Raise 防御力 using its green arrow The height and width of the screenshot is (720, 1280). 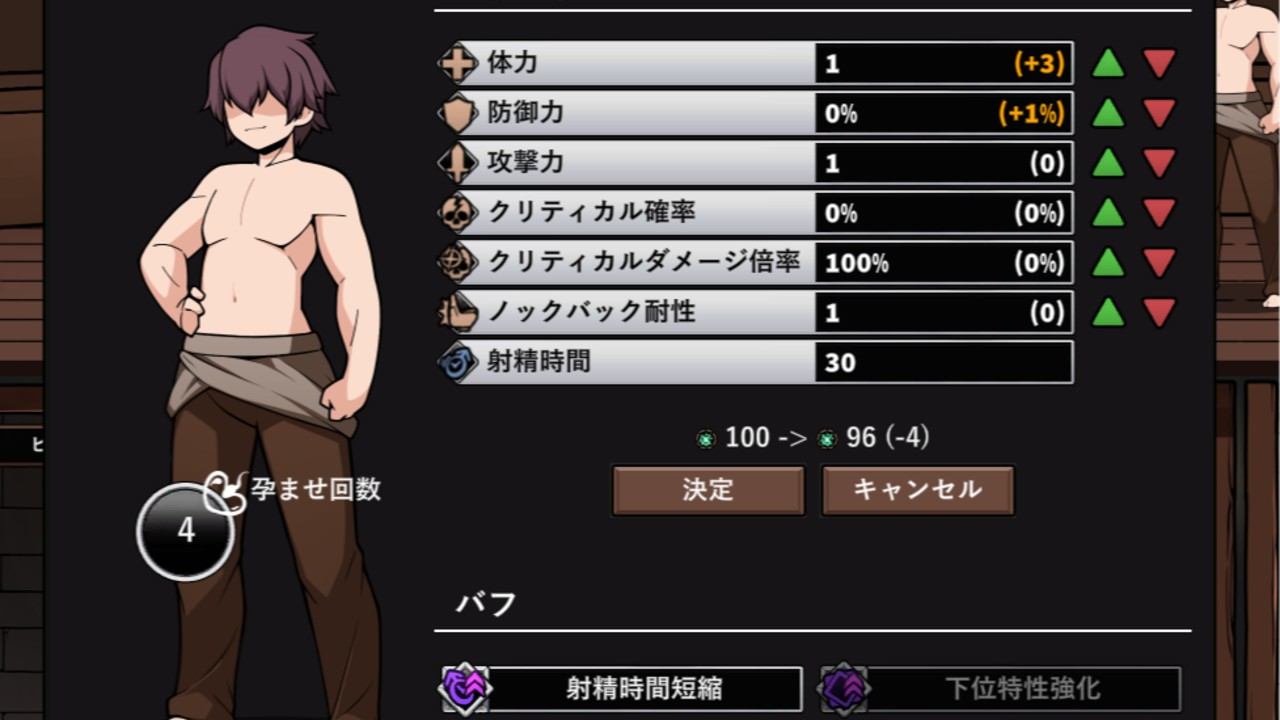[1108, 113]
